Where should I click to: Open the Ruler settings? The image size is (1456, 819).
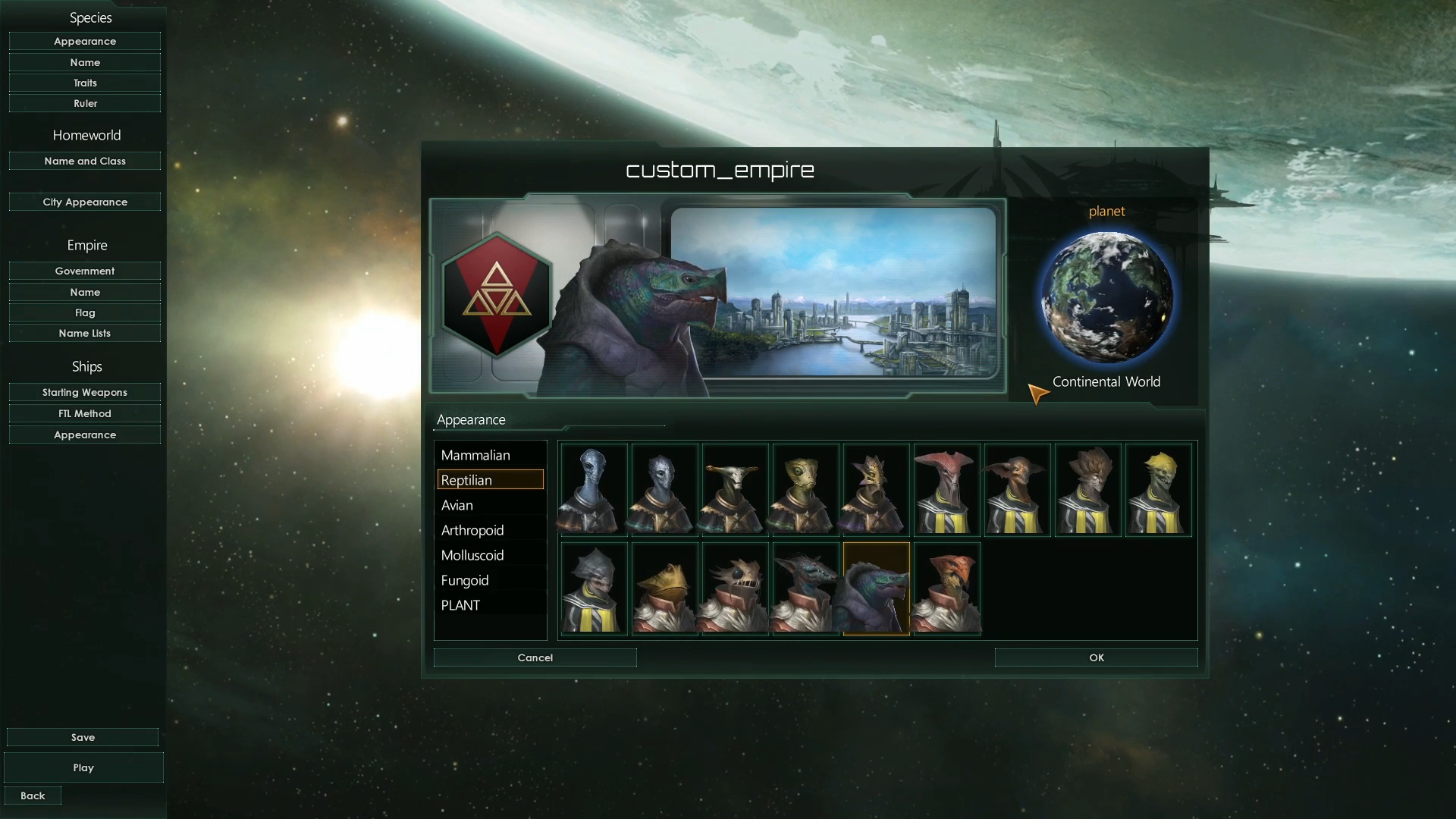pos(85,103)
